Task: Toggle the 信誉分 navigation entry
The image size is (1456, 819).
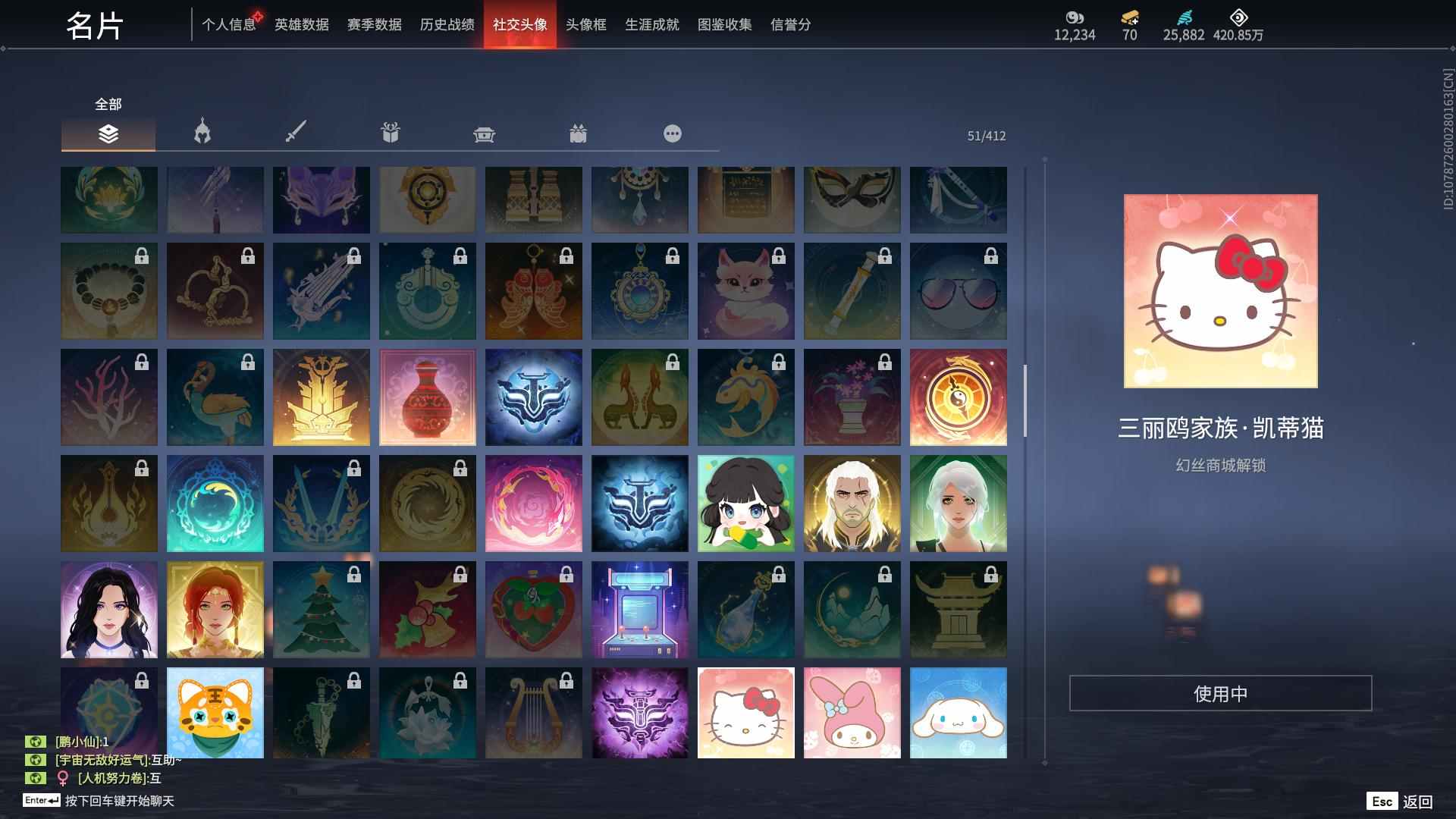Action: [789, 24]
